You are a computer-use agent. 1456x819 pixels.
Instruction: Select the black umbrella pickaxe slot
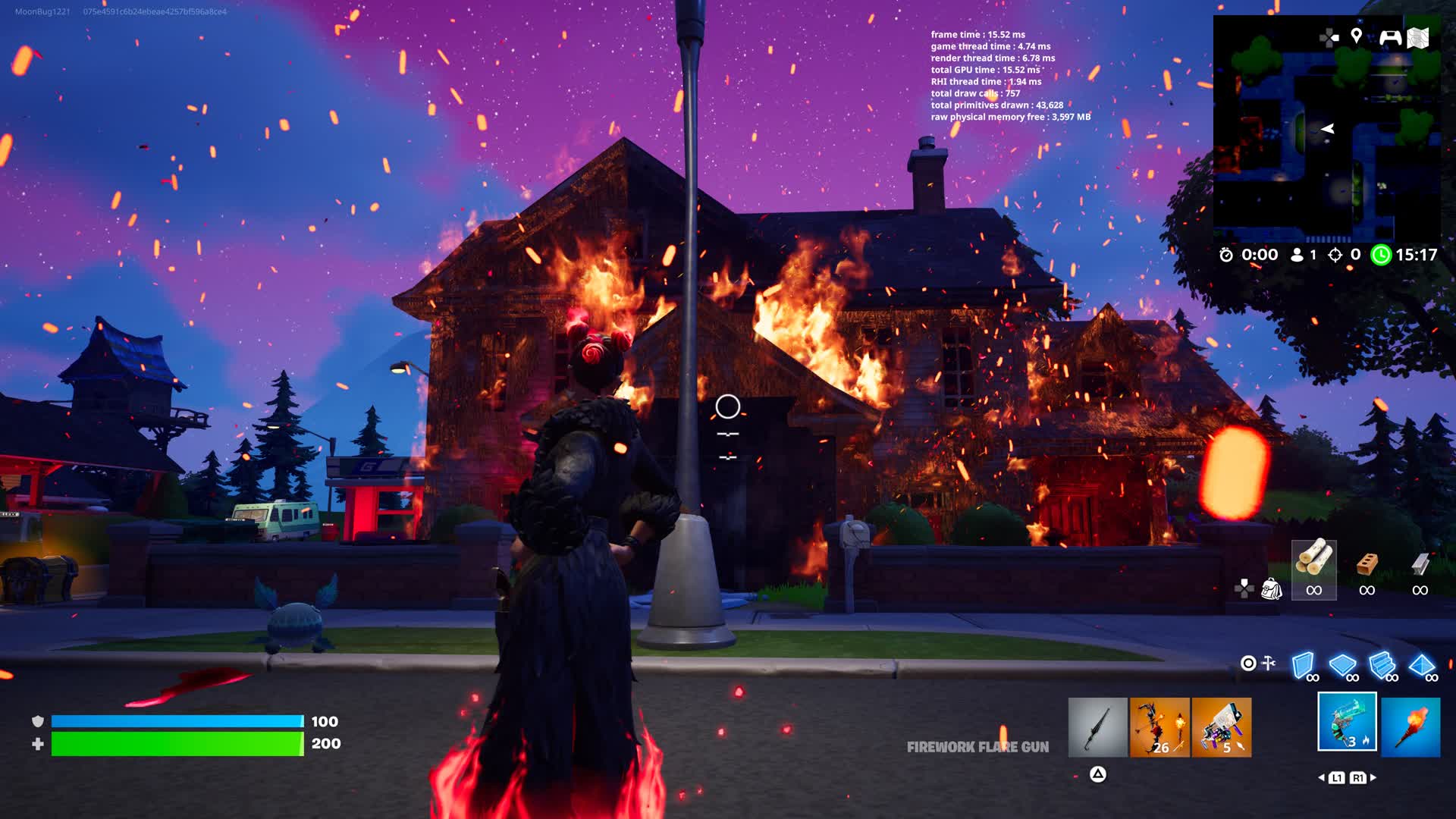1097,728
